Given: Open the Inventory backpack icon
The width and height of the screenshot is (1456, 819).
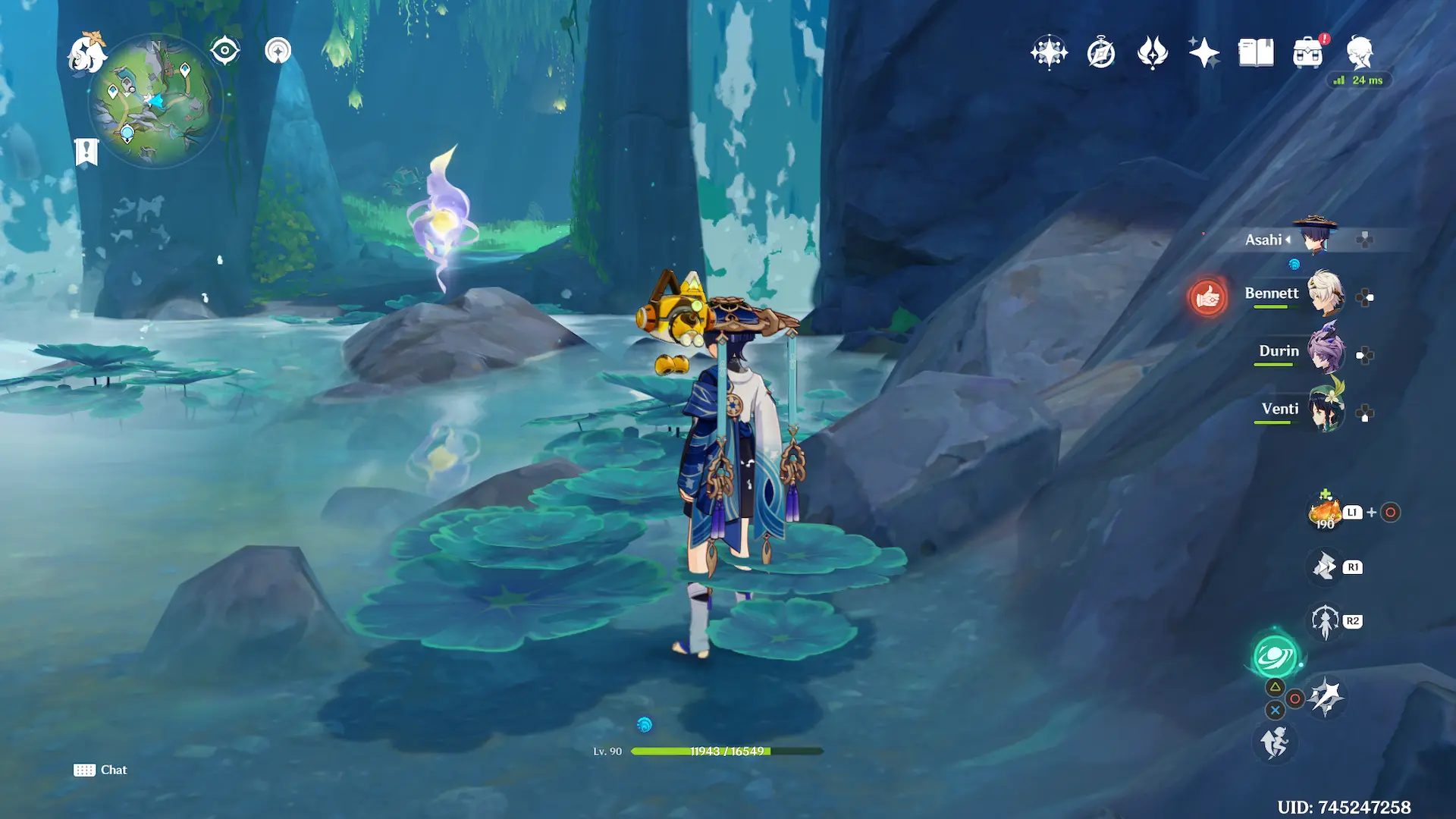Looking at the screenshot, I should 1307,53.
